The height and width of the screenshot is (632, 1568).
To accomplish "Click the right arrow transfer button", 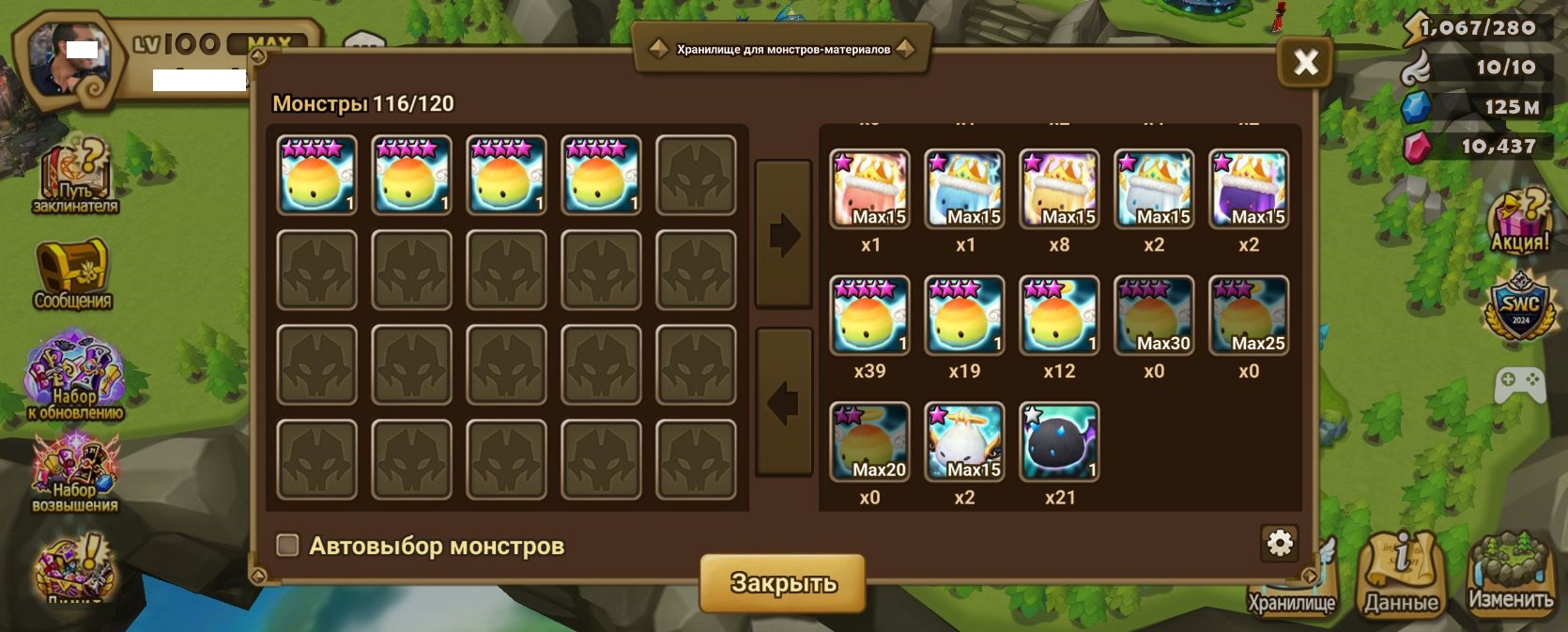I will pyautogui.click(x=783, y=235).
